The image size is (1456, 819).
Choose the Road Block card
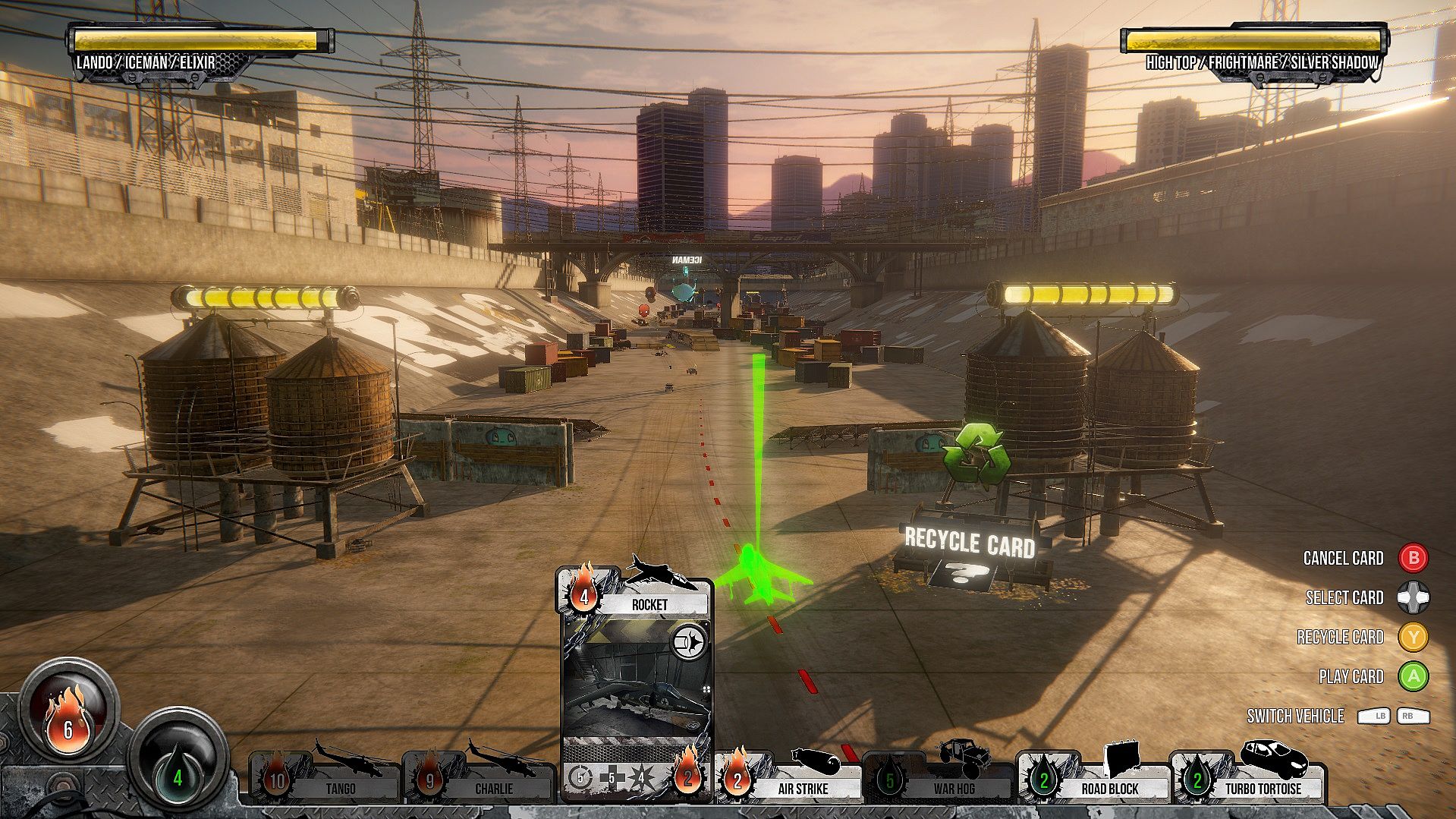[1094, 780]
